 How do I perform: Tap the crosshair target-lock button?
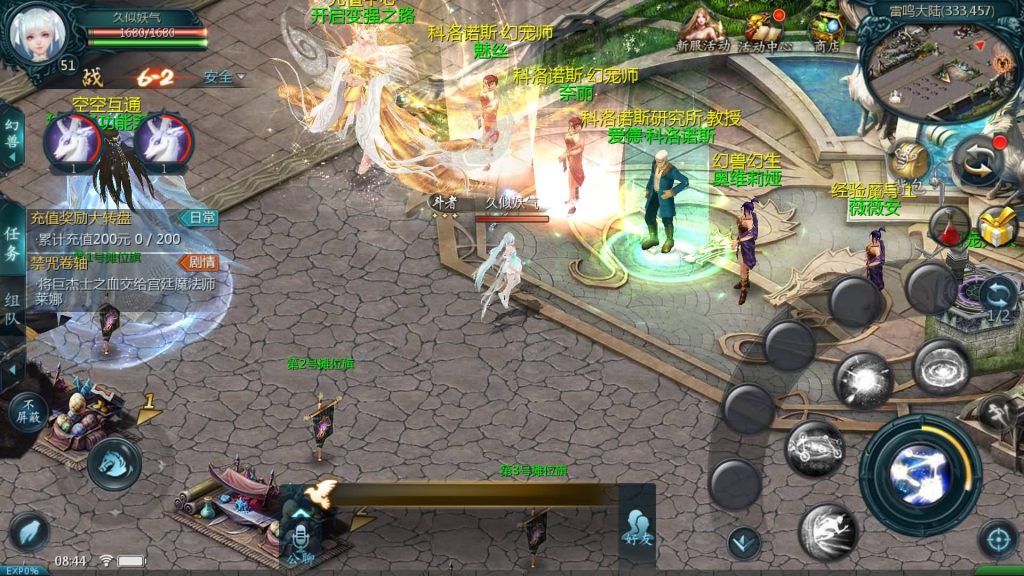[x=997, y=539]
